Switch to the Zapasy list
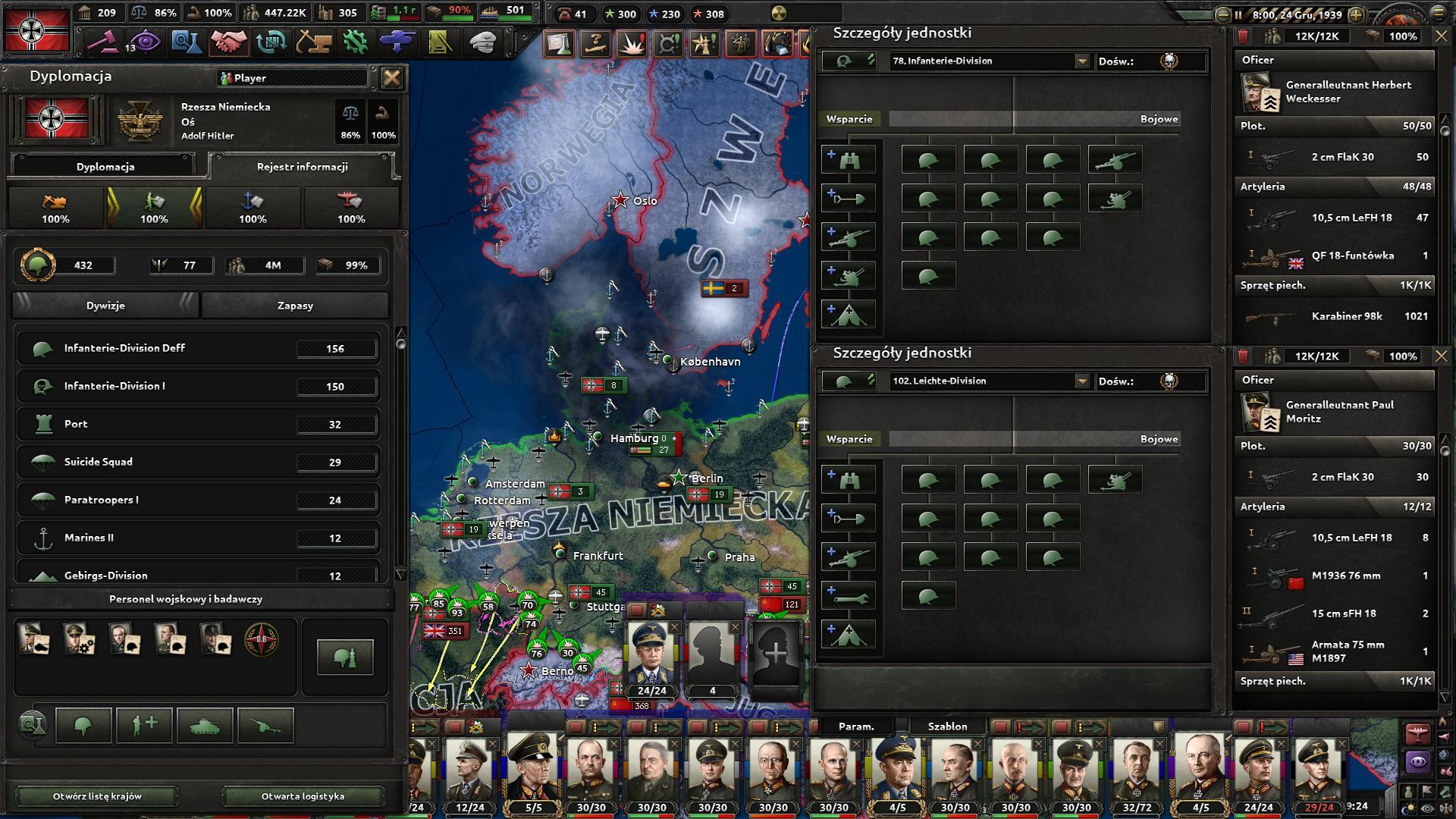 point(295,306)
